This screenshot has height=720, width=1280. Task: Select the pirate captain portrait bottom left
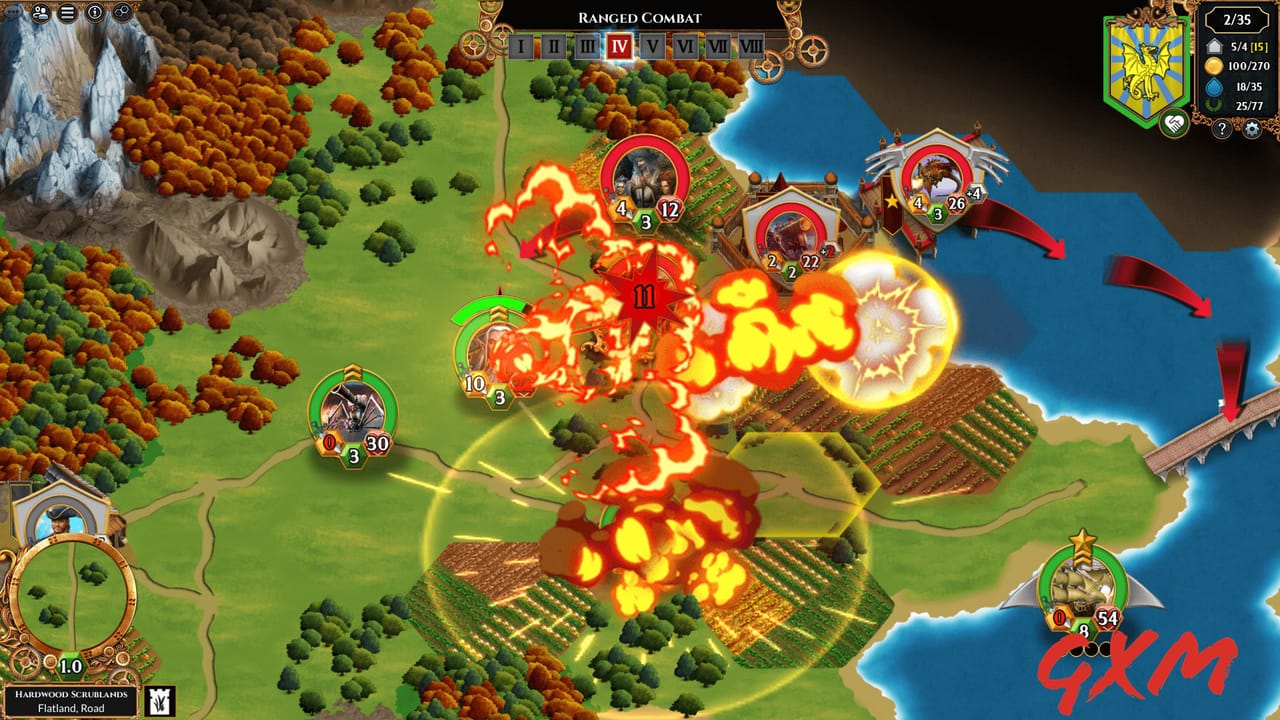point(60,518)
